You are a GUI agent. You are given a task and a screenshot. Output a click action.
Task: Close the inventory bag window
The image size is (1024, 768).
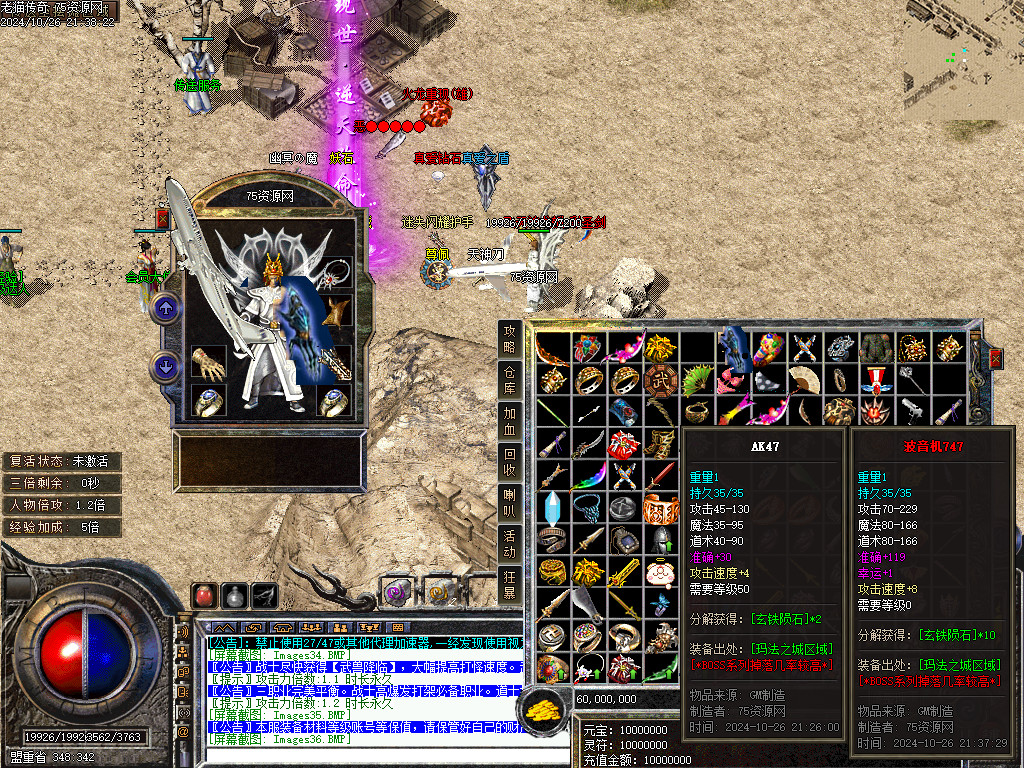click(995, 357)
